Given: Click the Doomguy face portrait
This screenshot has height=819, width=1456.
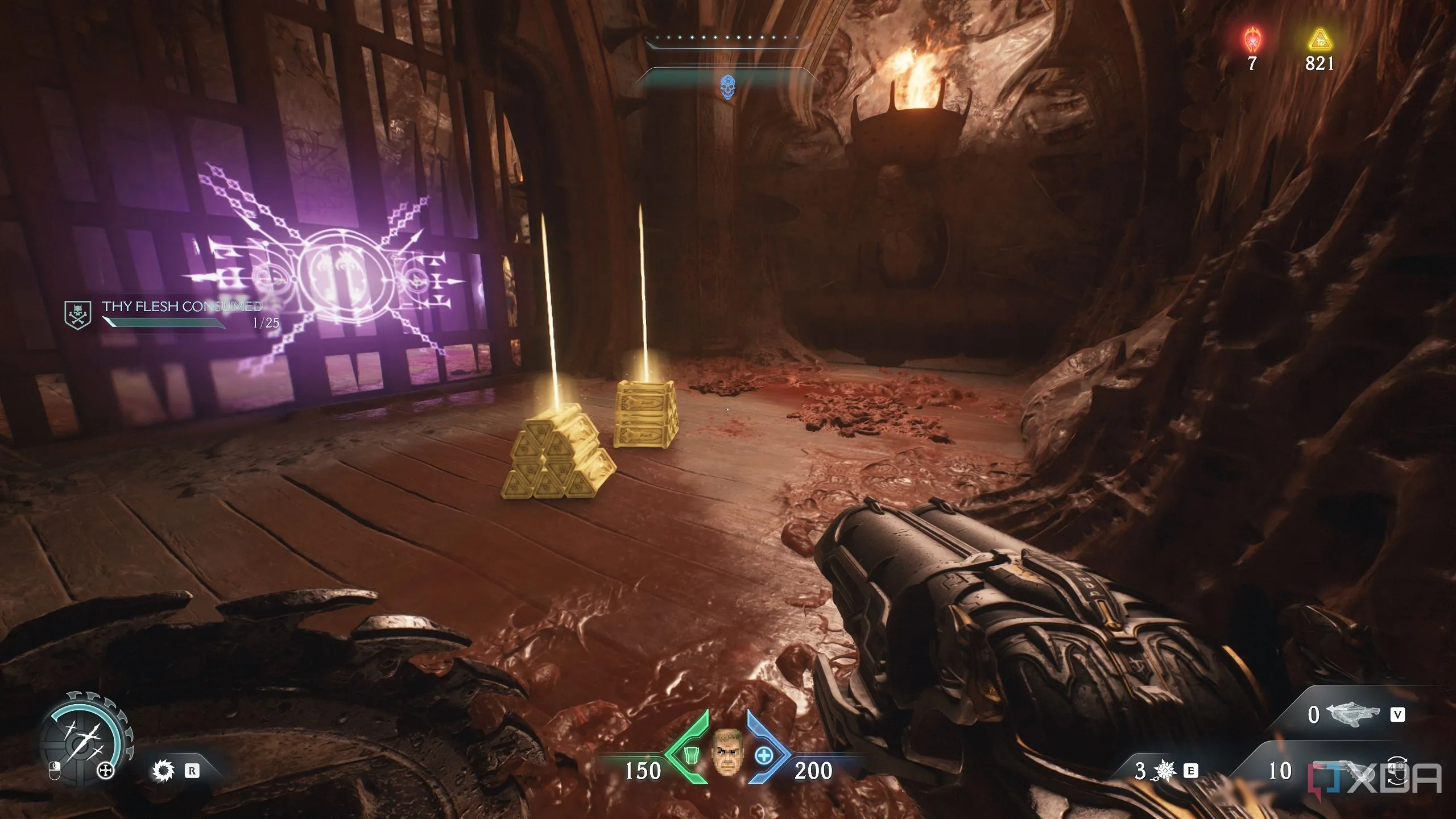Looking at the screenshot, I should click(x=727, y=754).
